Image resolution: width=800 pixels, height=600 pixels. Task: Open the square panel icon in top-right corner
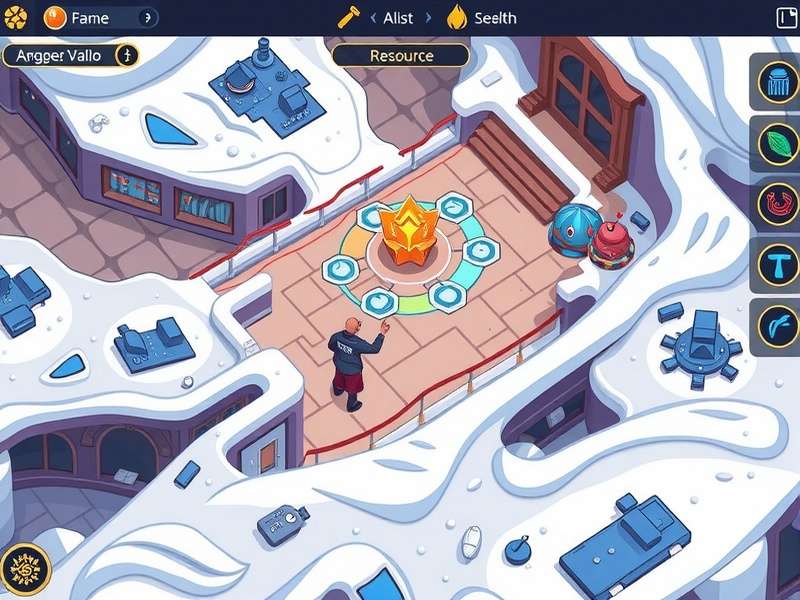pyautogui.click(x=787, y=18)
